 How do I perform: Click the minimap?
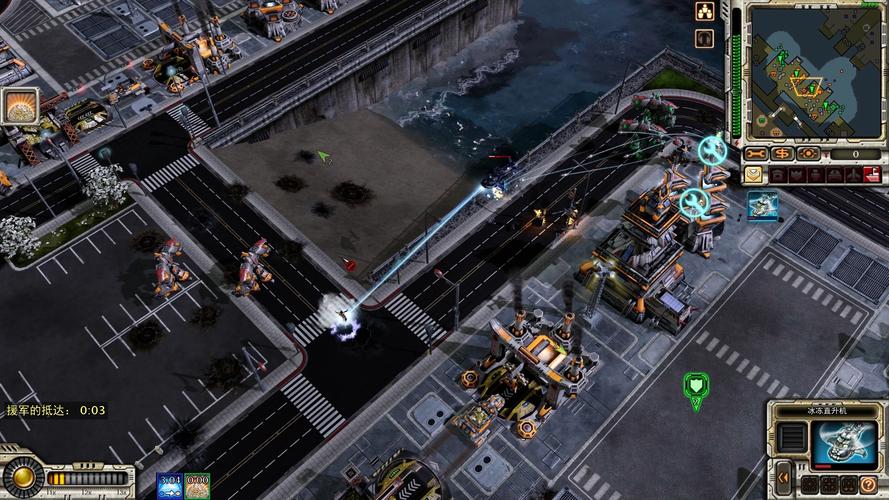[802, 72]
